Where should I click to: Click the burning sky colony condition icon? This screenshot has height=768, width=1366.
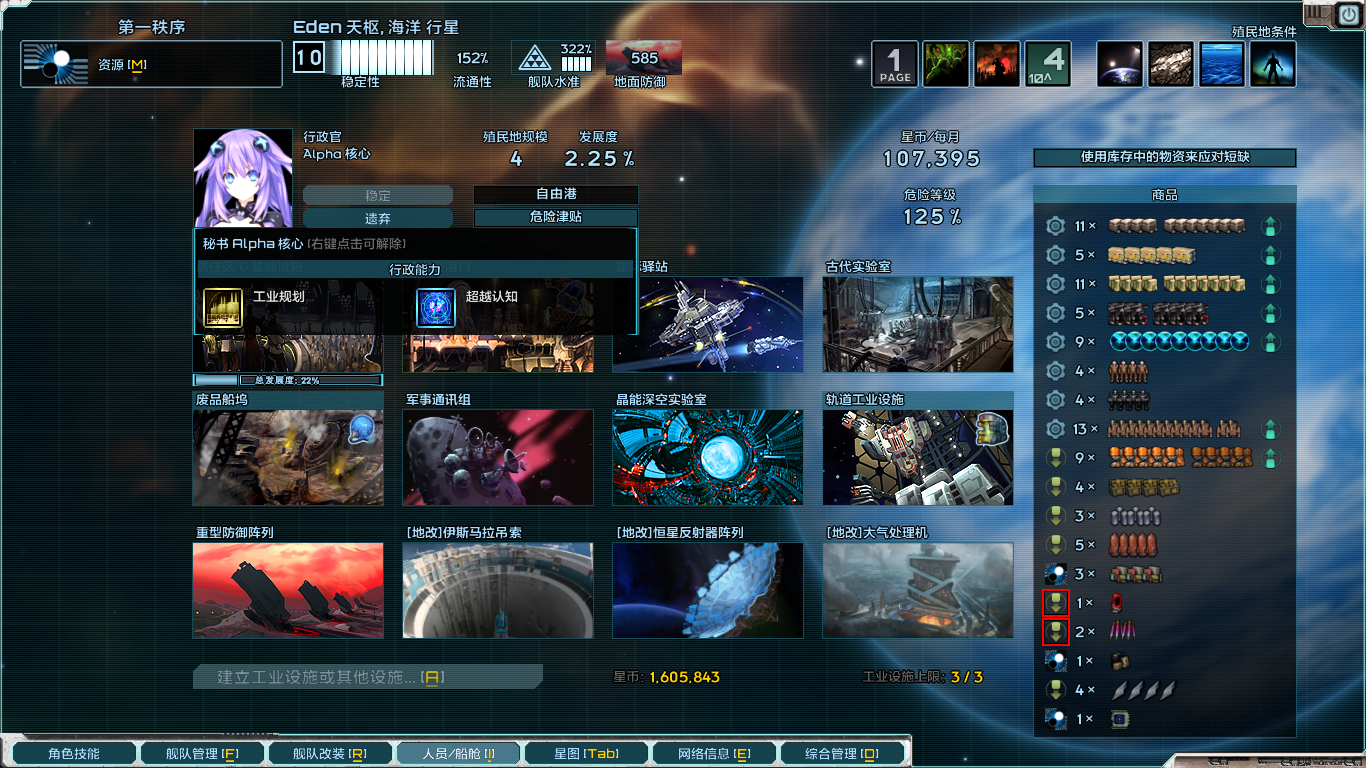[x=996, y=63]
